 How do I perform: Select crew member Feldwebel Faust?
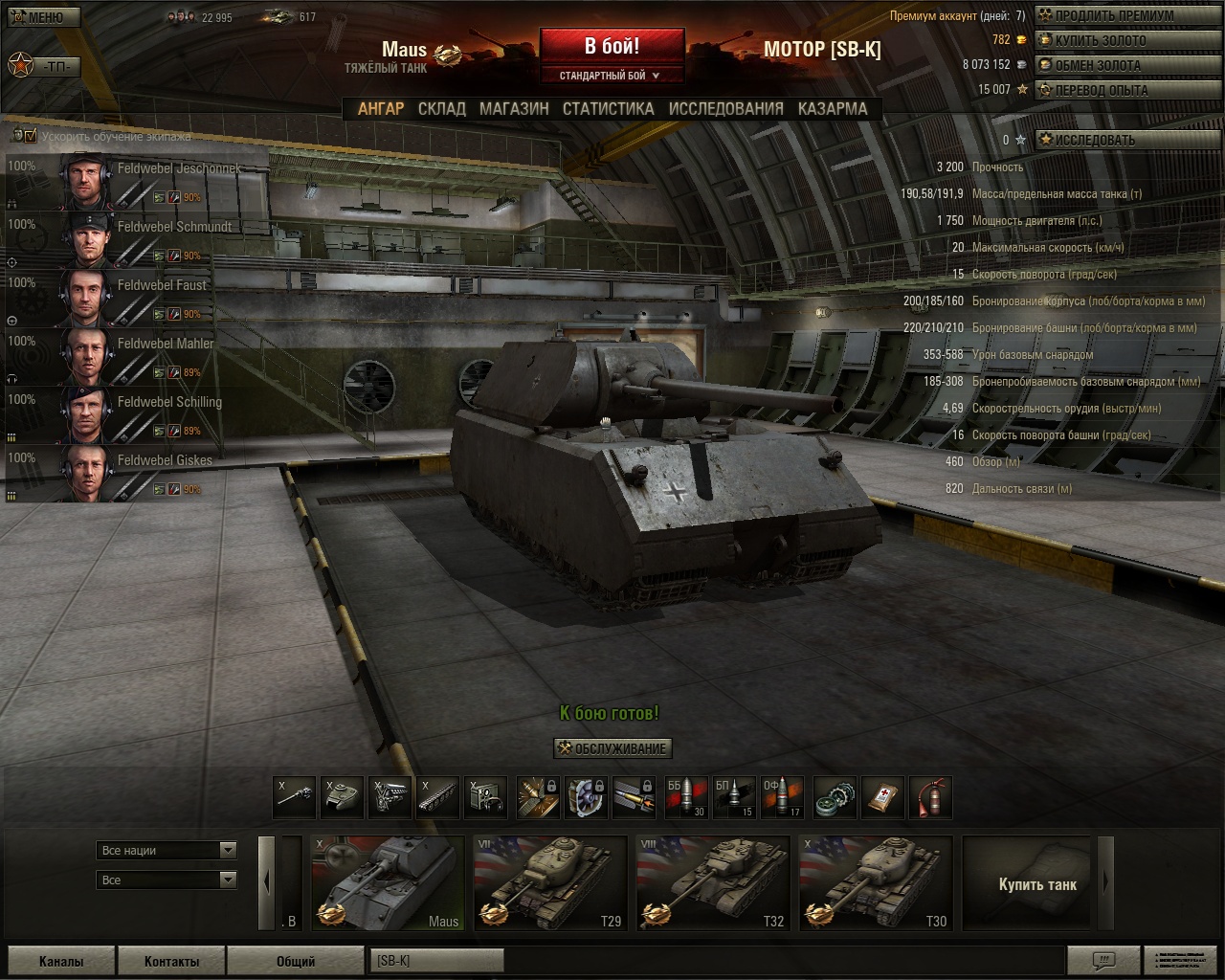(134, 299)
